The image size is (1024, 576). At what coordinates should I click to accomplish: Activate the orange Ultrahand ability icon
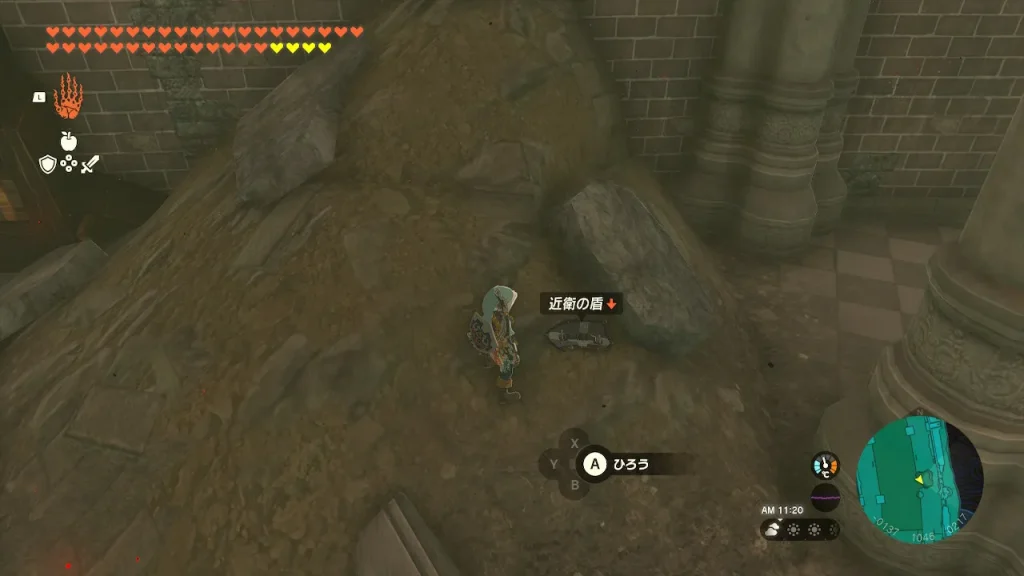click(67, 97)
